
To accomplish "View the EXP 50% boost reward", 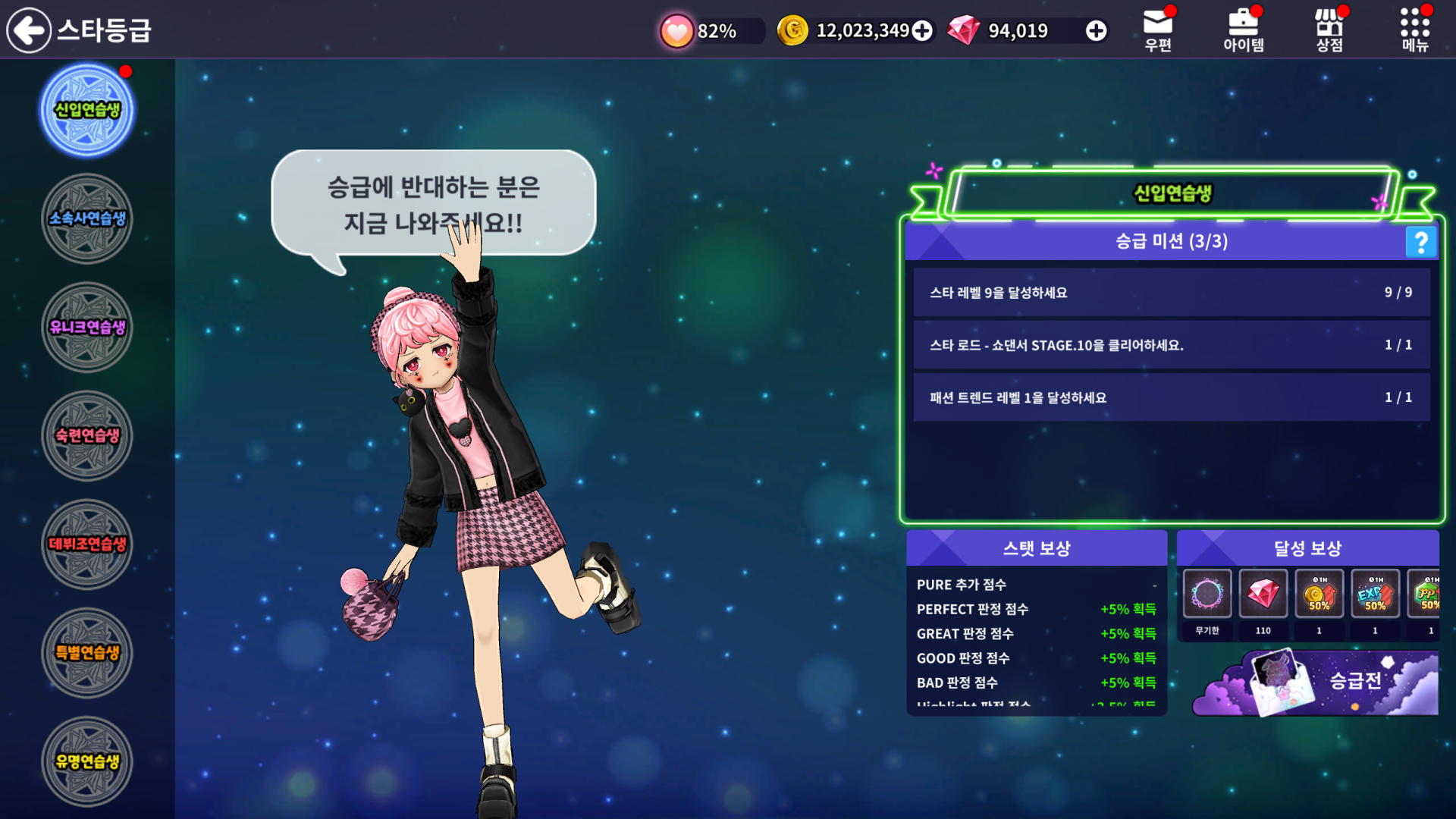I will pos(1375,595).
